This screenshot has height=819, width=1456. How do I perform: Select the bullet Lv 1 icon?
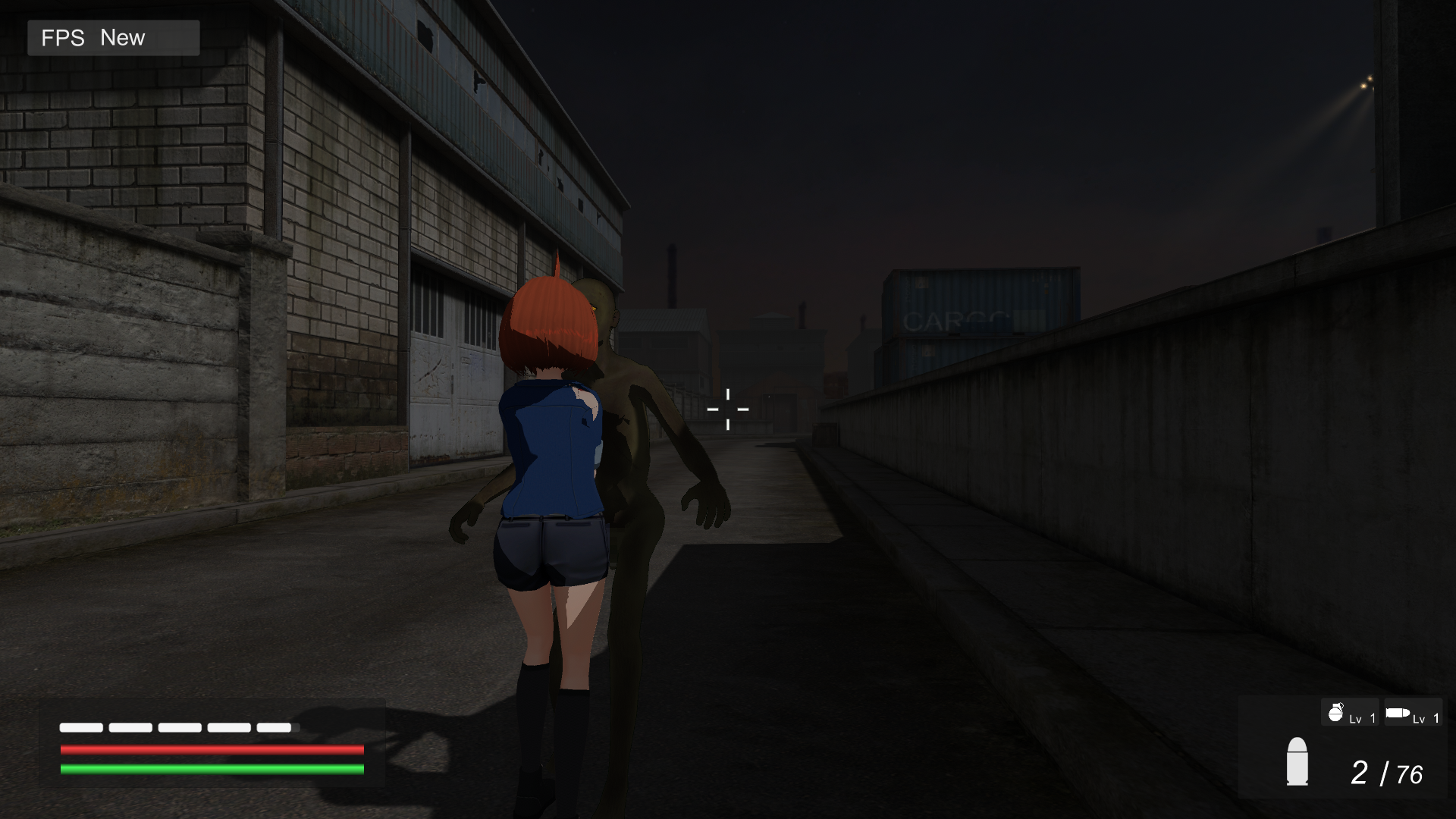pyautogui.click(x=1412, y=713)
